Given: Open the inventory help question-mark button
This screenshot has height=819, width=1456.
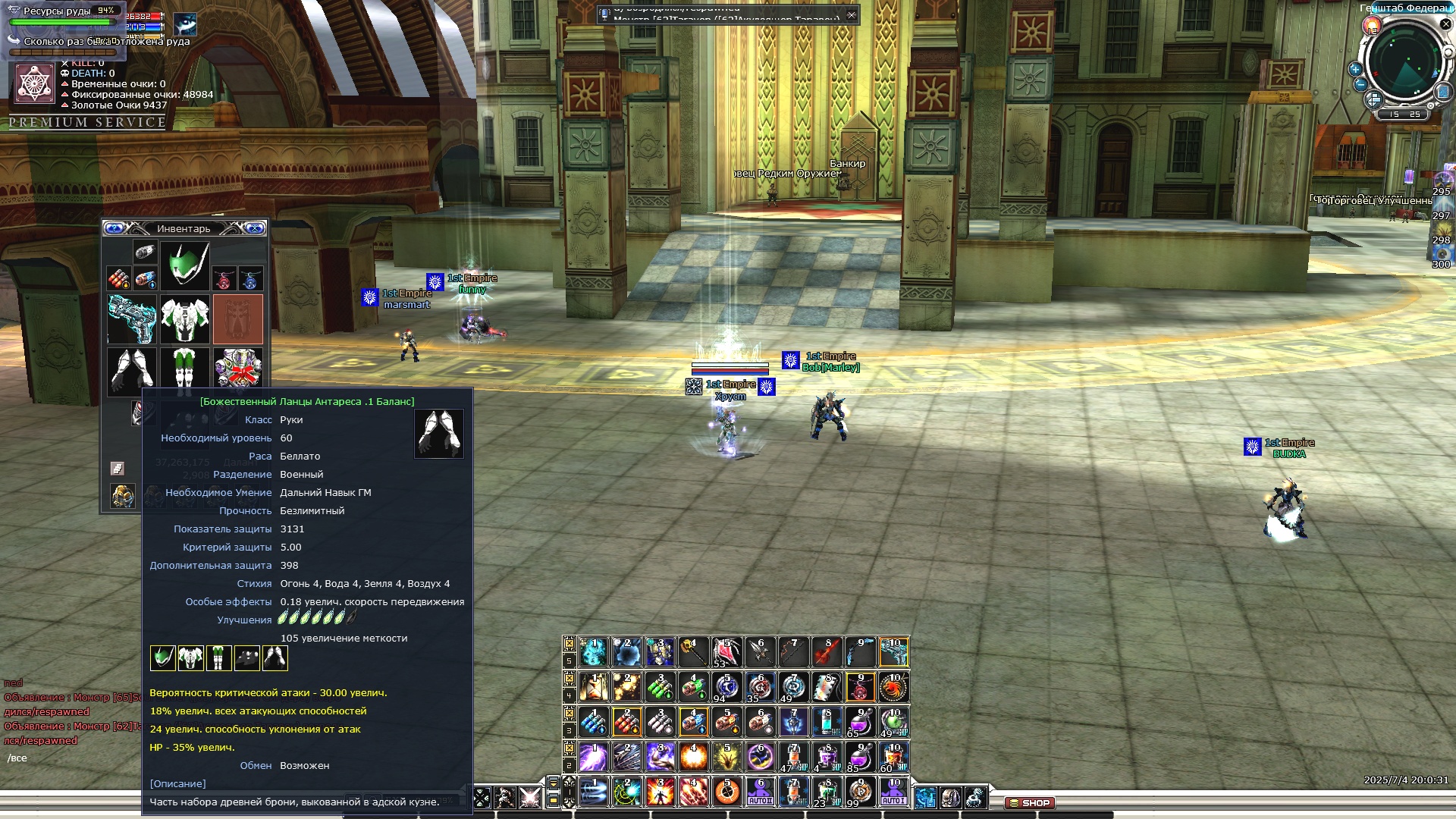Looking at the screenshot, I should [115, 228].
